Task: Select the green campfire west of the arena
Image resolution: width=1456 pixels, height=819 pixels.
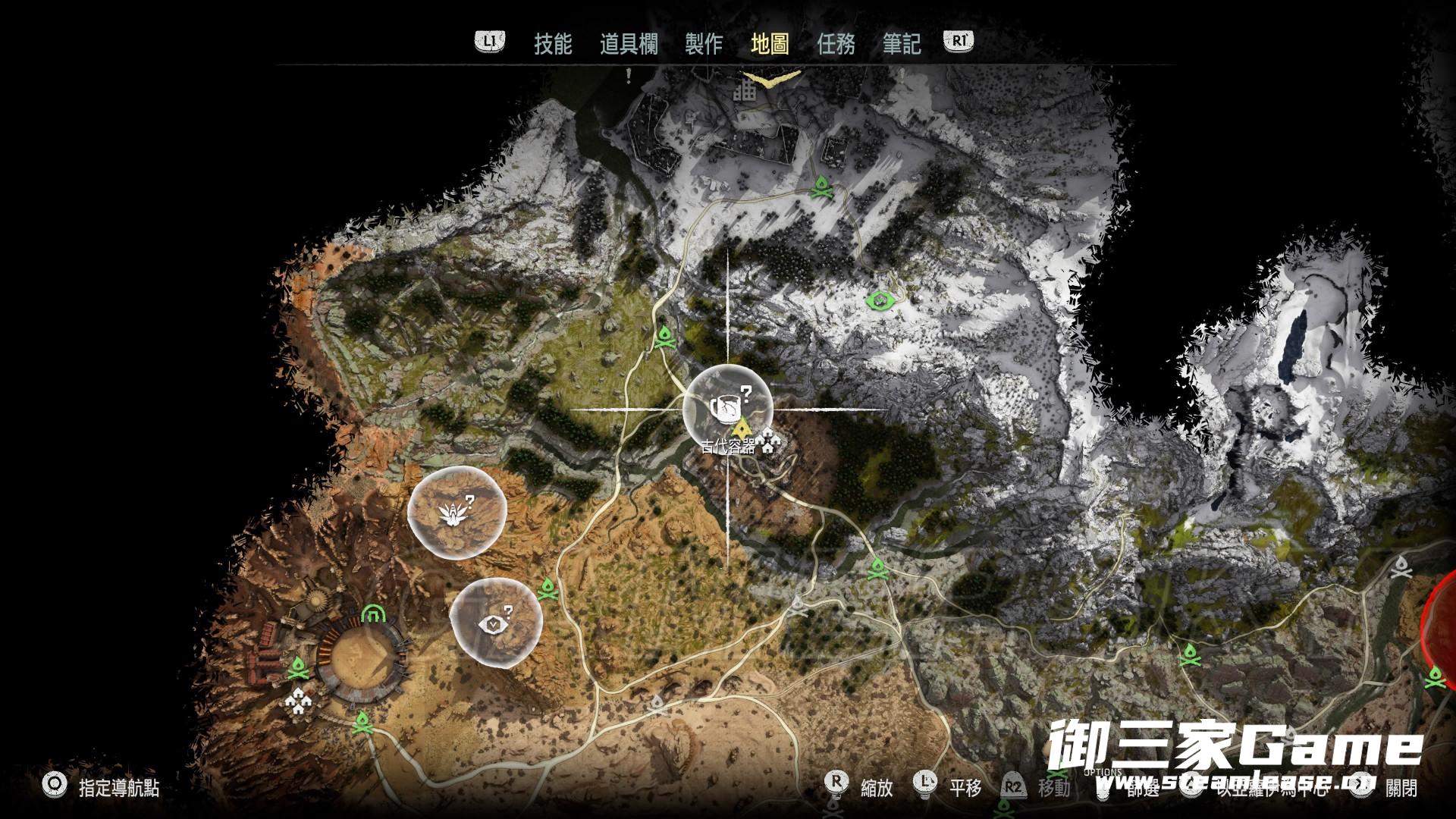Action: coord(298,668)
